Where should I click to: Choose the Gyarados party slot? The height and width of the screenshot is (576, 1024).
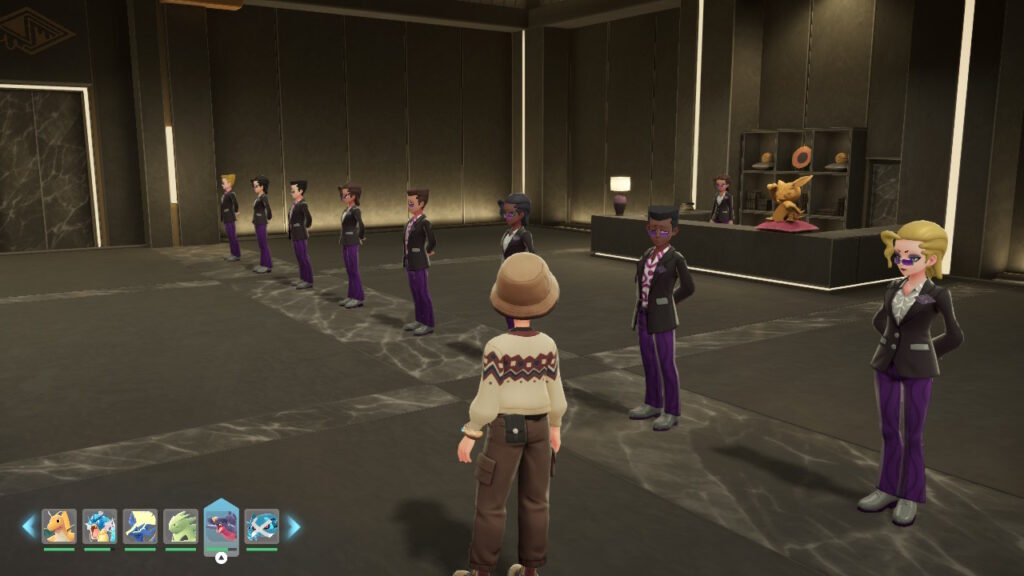[99, 526]
